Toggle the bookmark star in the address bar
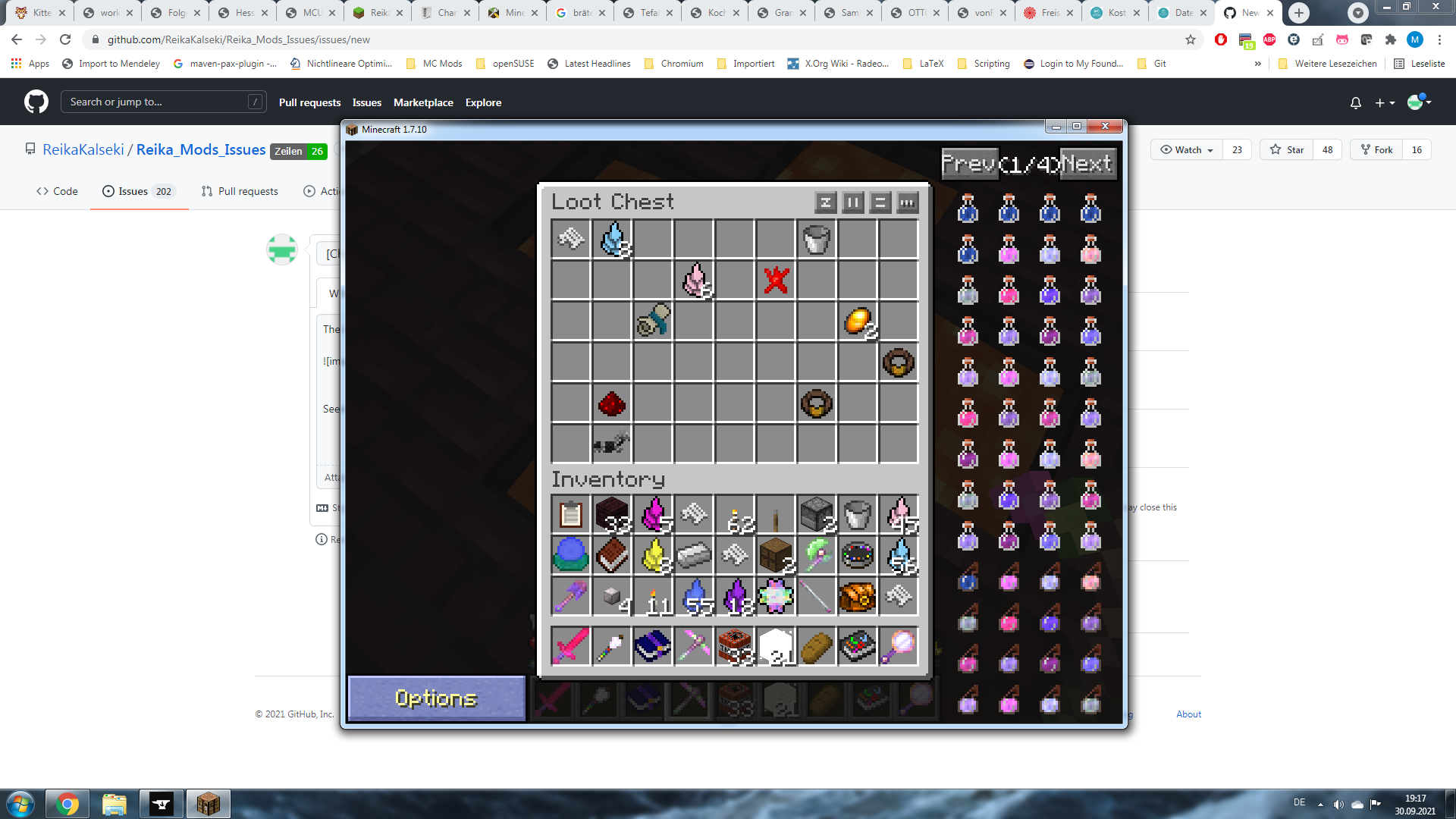Screen dimensions: 1456x819 click(1191, 39)
